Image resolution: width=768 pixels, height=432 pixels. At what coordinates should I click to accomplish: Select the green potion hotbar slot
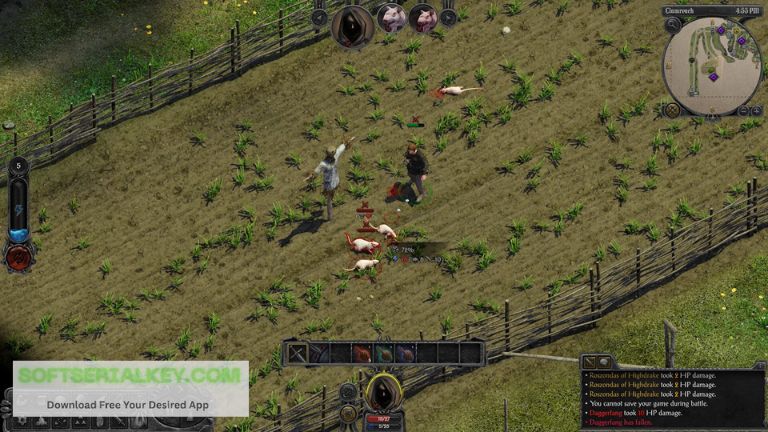click(384, 353)
